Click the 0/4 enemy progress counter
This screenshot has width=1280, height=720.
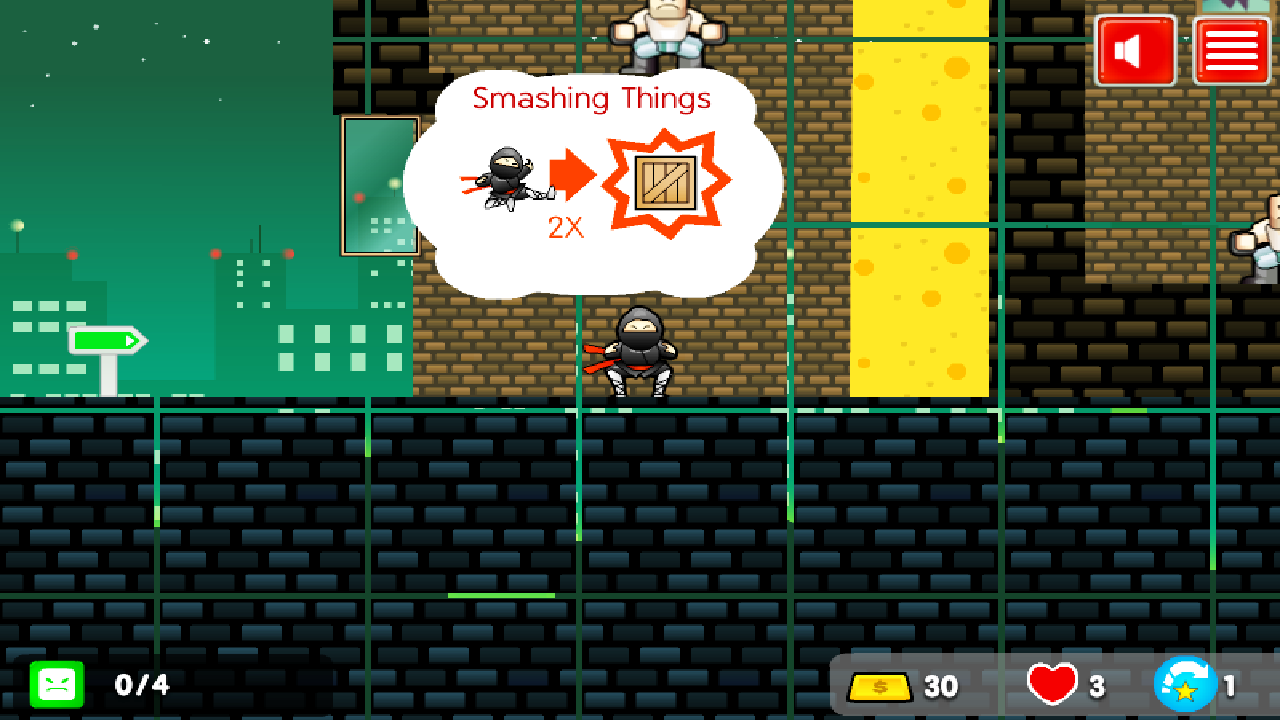(141, 686)
